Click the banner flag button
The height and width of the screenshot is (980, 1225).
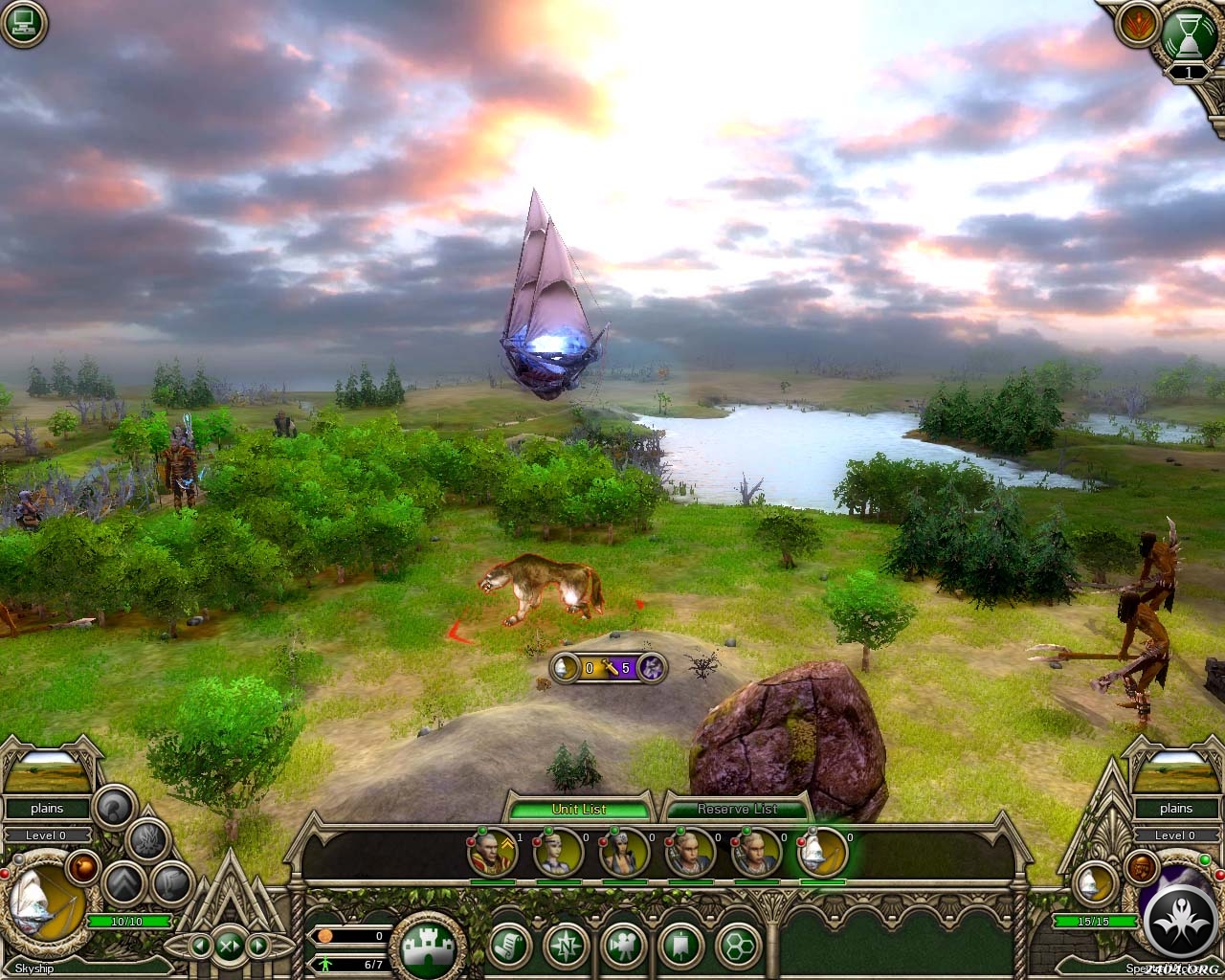[681, 947]
